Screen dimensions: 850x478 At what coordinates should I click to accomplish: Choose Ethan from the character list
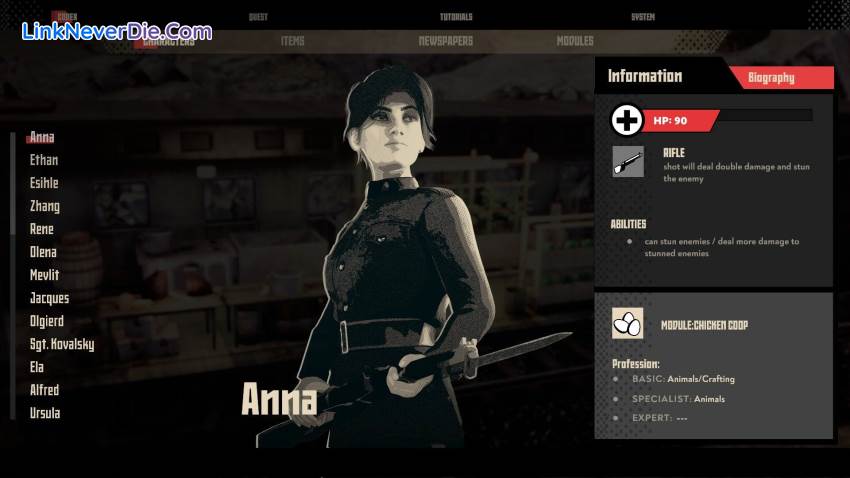44,160
